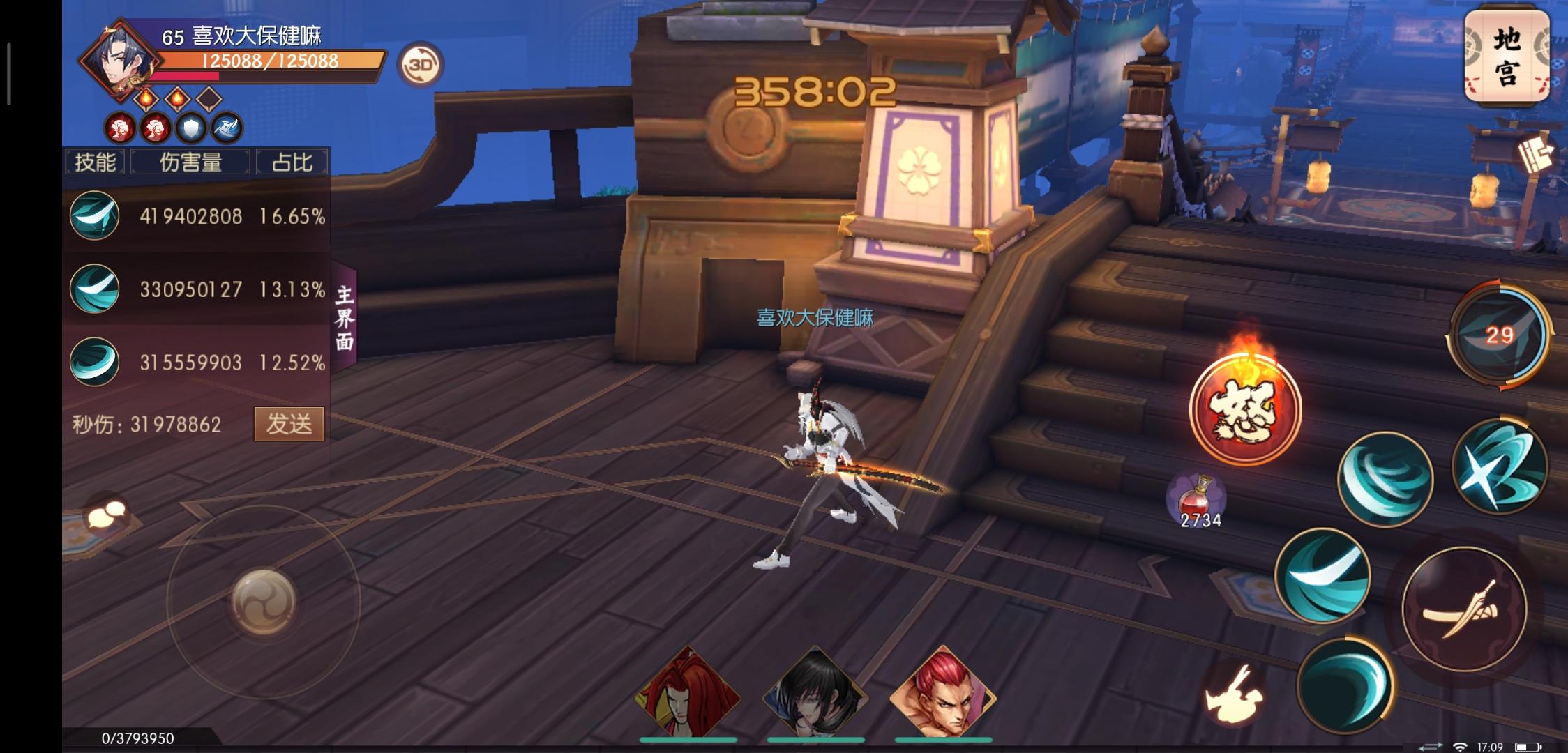Switch to the 伤害量 tab
This screenshot has width=1568, height=753.
pos(190,160)
